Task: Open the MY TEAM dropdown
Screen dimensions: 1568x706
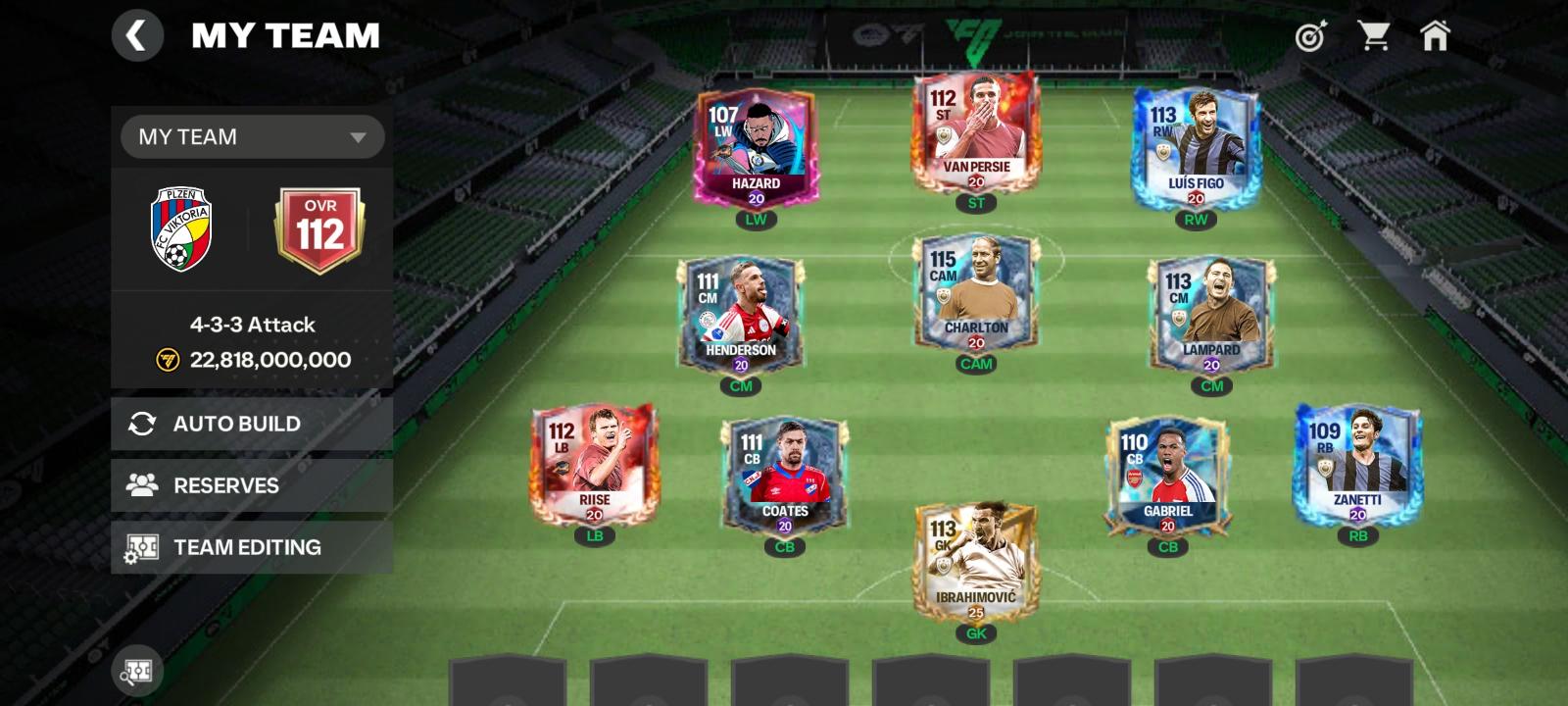Action: (x=252, y=136)
